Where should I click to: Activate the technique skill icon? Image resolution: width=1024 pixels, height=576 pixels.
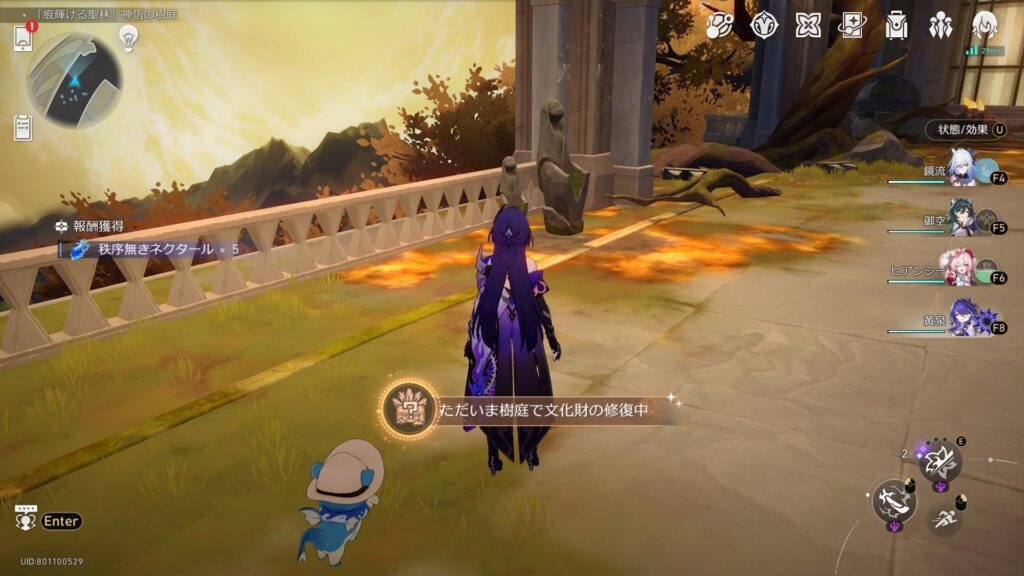tap(939, 460)
